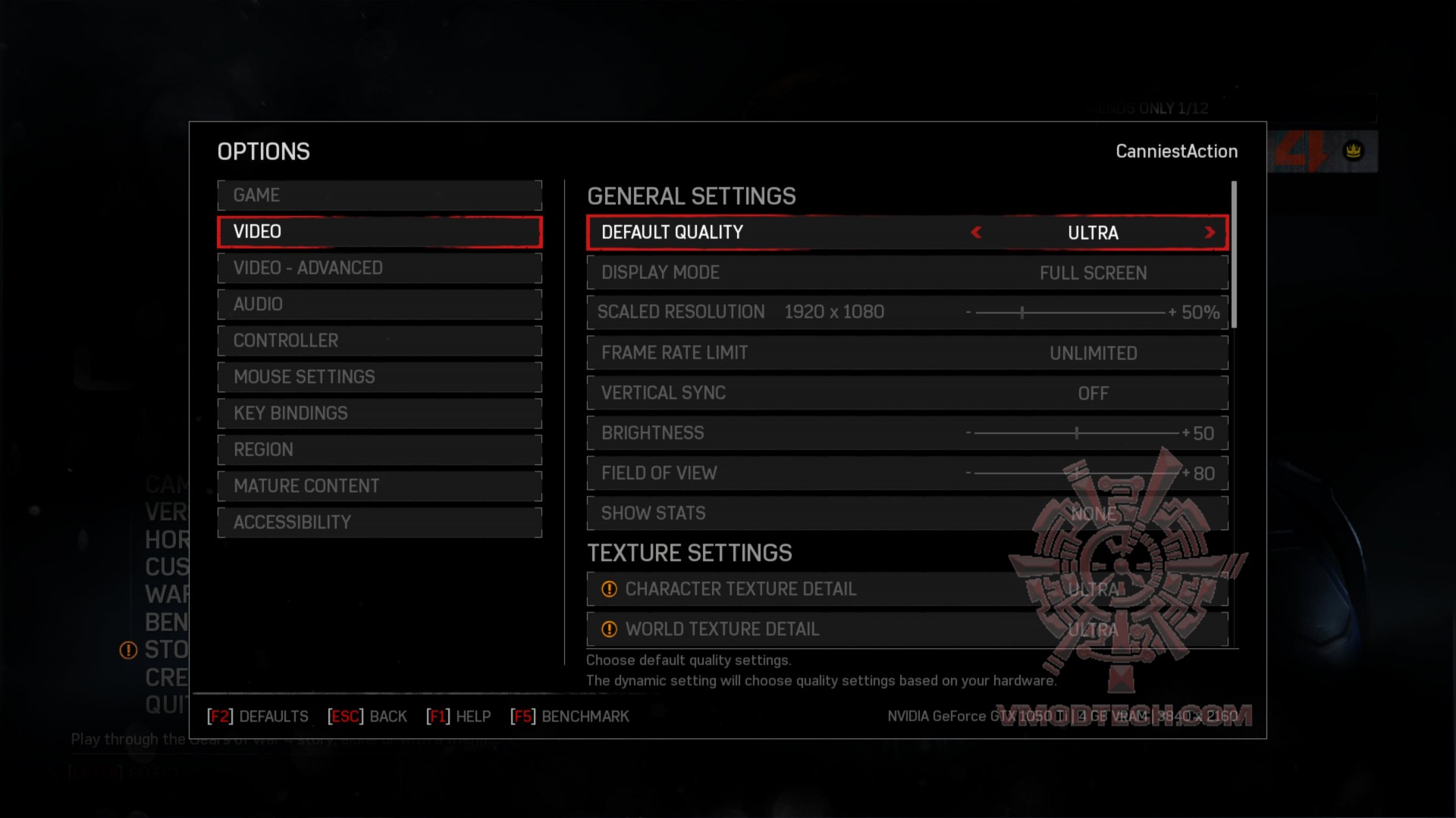
Task: Select the Display Mode setting row
Action: [907, 273]
